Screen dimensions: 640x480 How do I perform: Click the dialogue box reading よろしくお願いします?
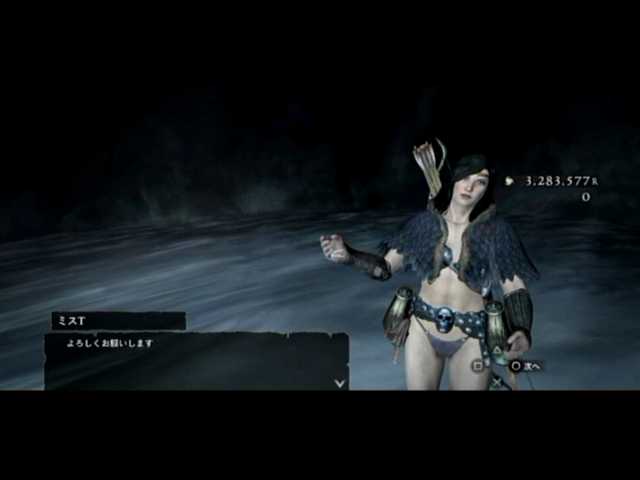point(196,361)
